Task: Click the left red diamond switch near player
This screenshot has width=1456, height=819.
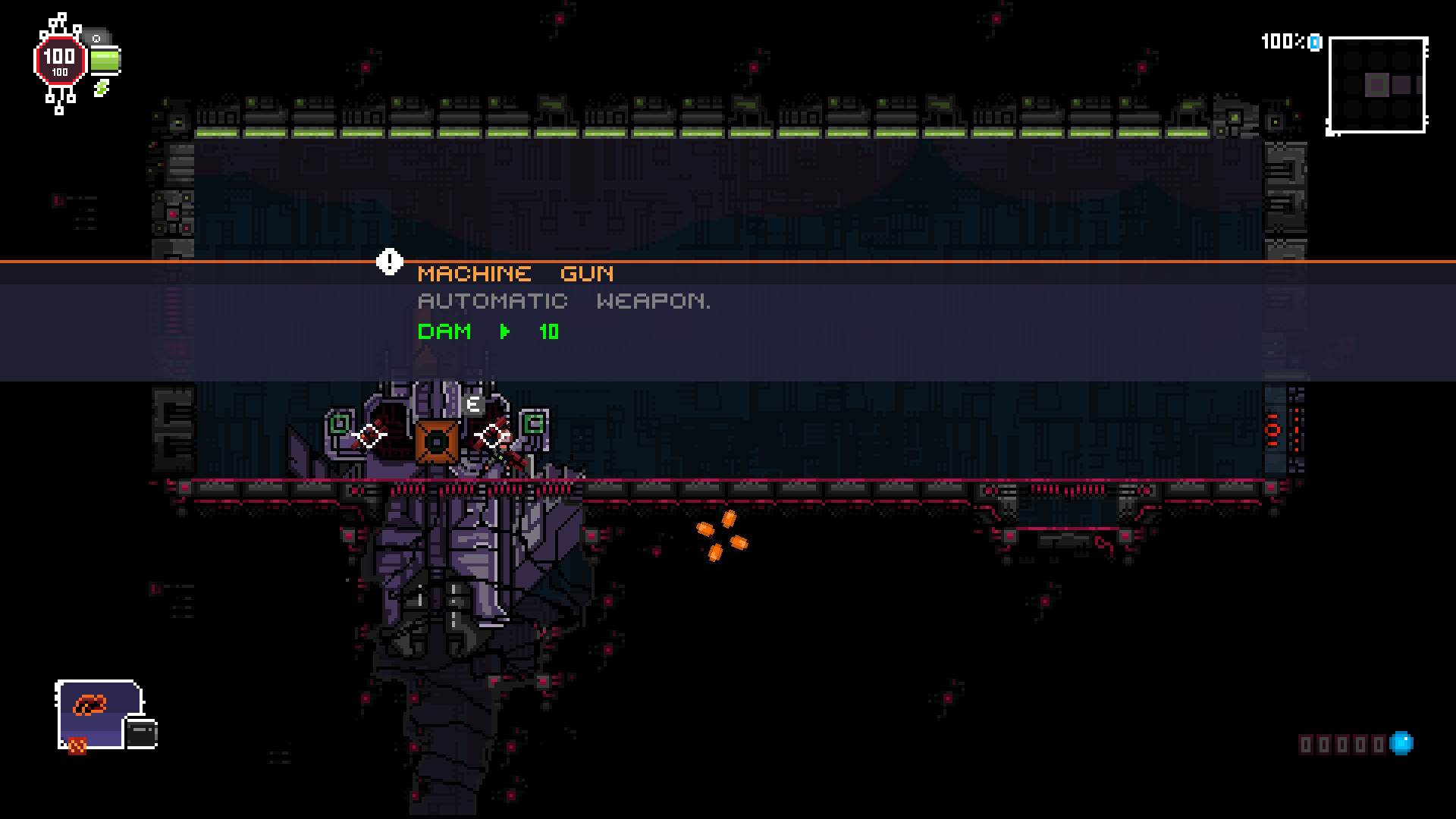Action: click(369, 434)
